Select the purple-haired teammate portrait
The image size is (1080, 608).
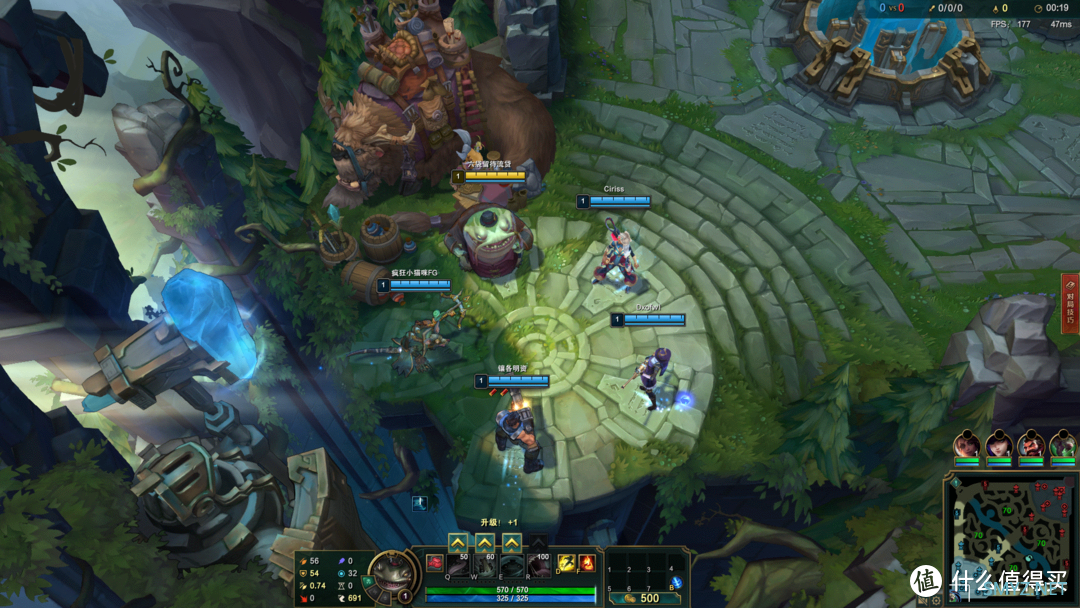tap(998, 444)
